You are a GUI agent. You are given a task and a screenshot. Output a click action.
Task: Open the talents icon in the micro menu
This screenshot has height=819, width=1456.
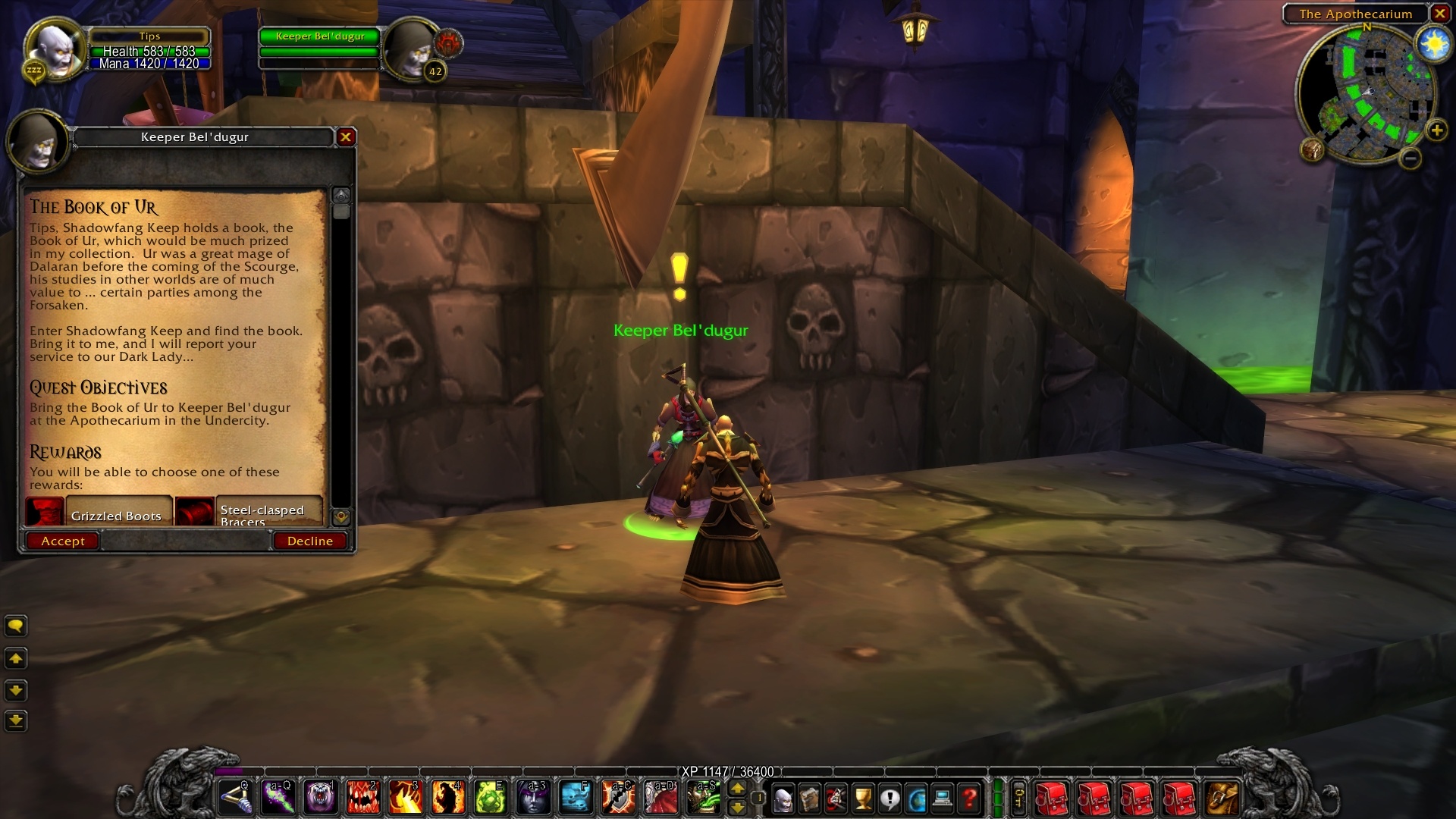pyautogui.click(x=836, y=798)
